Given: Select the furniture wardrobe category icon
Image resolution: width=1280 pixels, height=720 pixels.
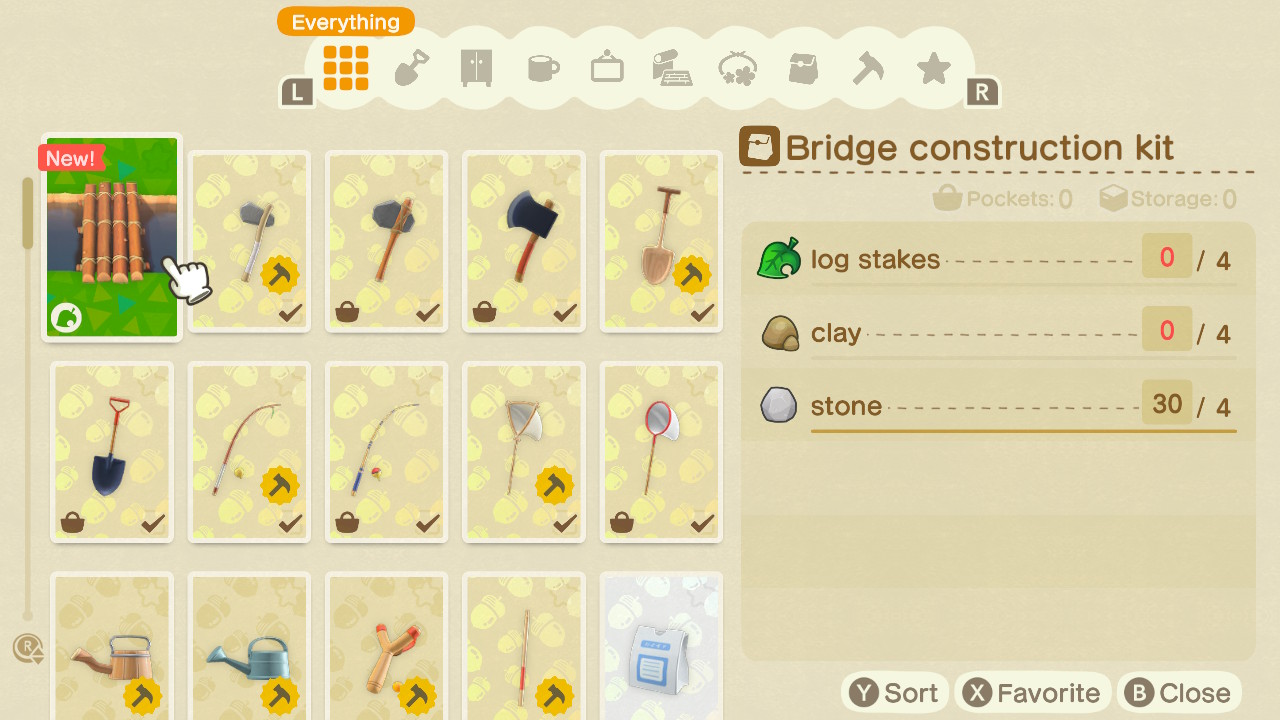Looking at the screenshot, I should pyautogui.click(x=476, y=68).
